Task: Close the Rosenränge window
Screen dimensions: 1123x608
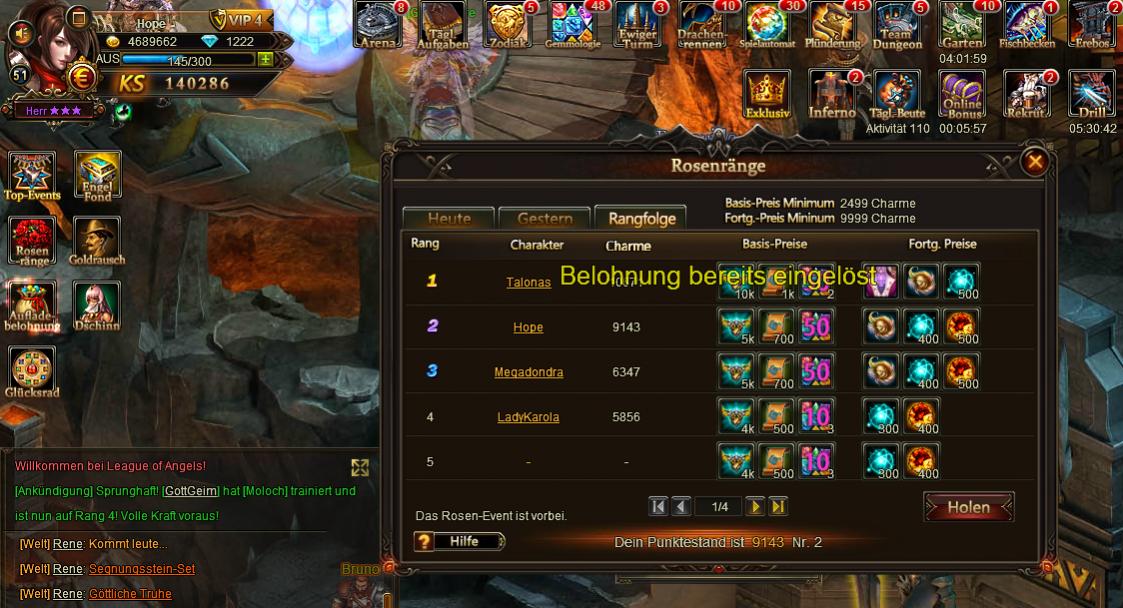Action: pos(1035,161)
